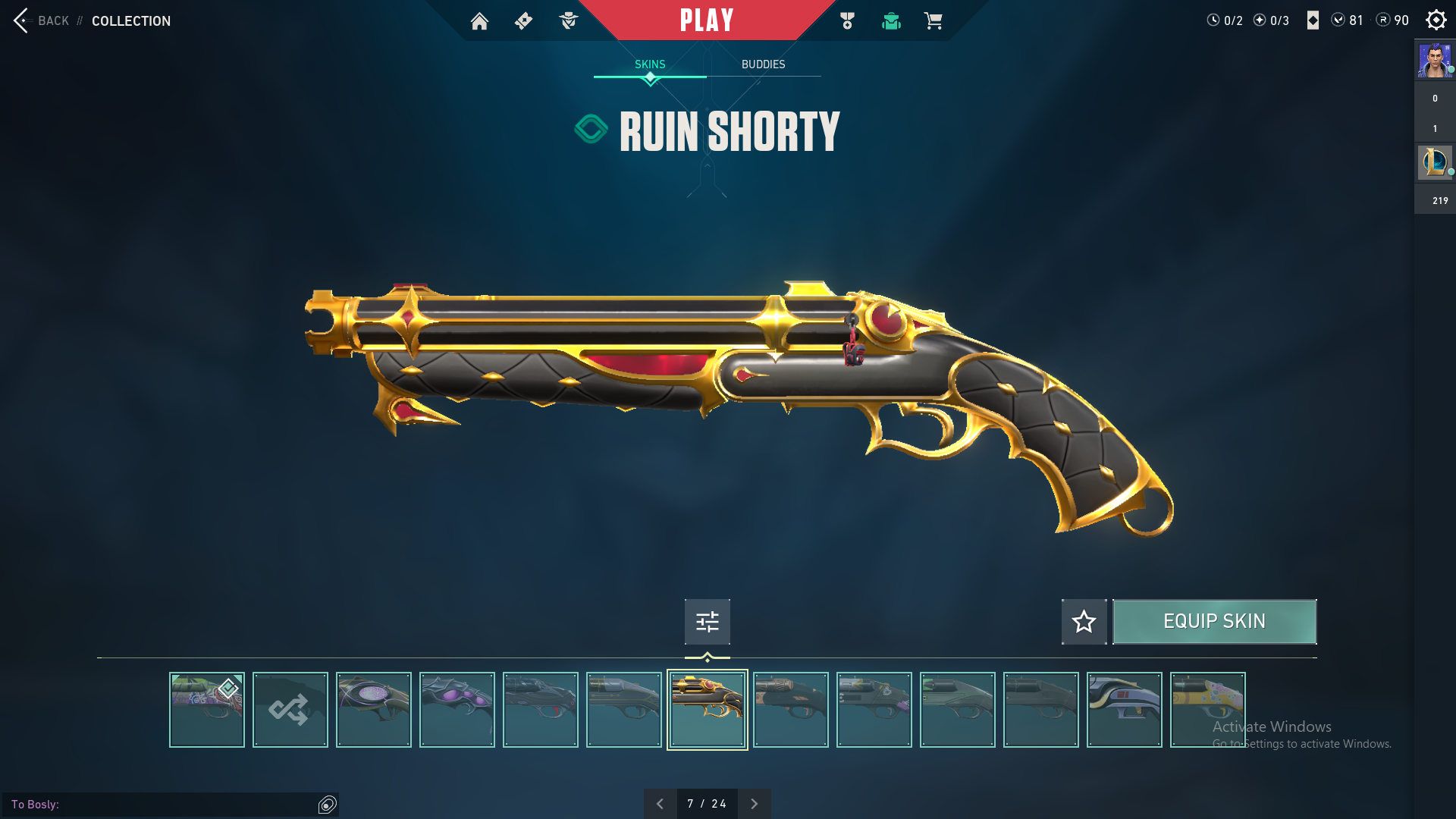
Task: Go to the next skins page
Action: [754, 804]
